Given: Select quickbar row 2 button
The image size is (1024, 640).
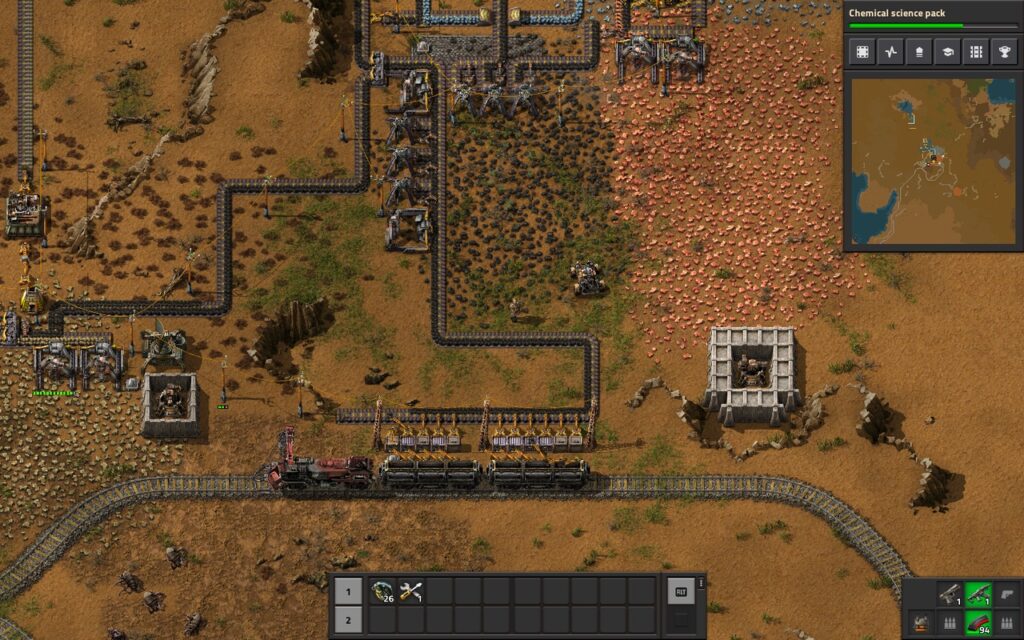Looking at the screenshot, I should point(348,620).
